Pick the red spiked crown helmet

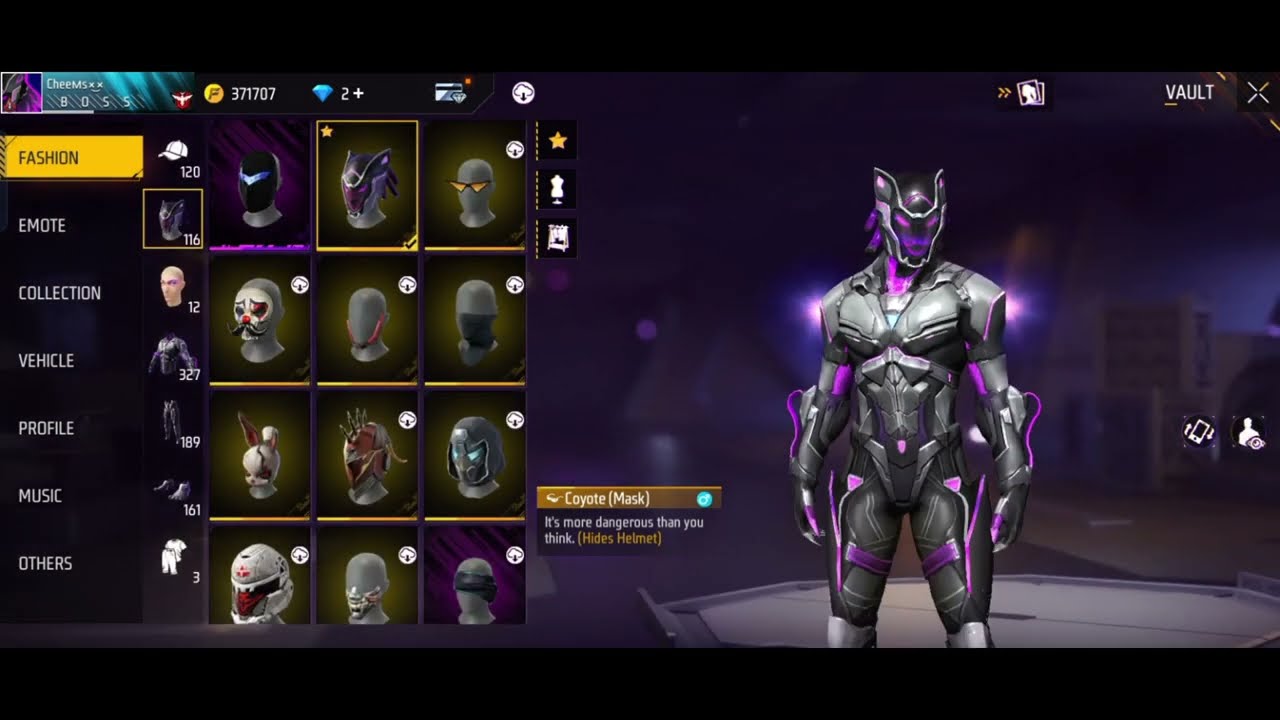coord(366,454)
